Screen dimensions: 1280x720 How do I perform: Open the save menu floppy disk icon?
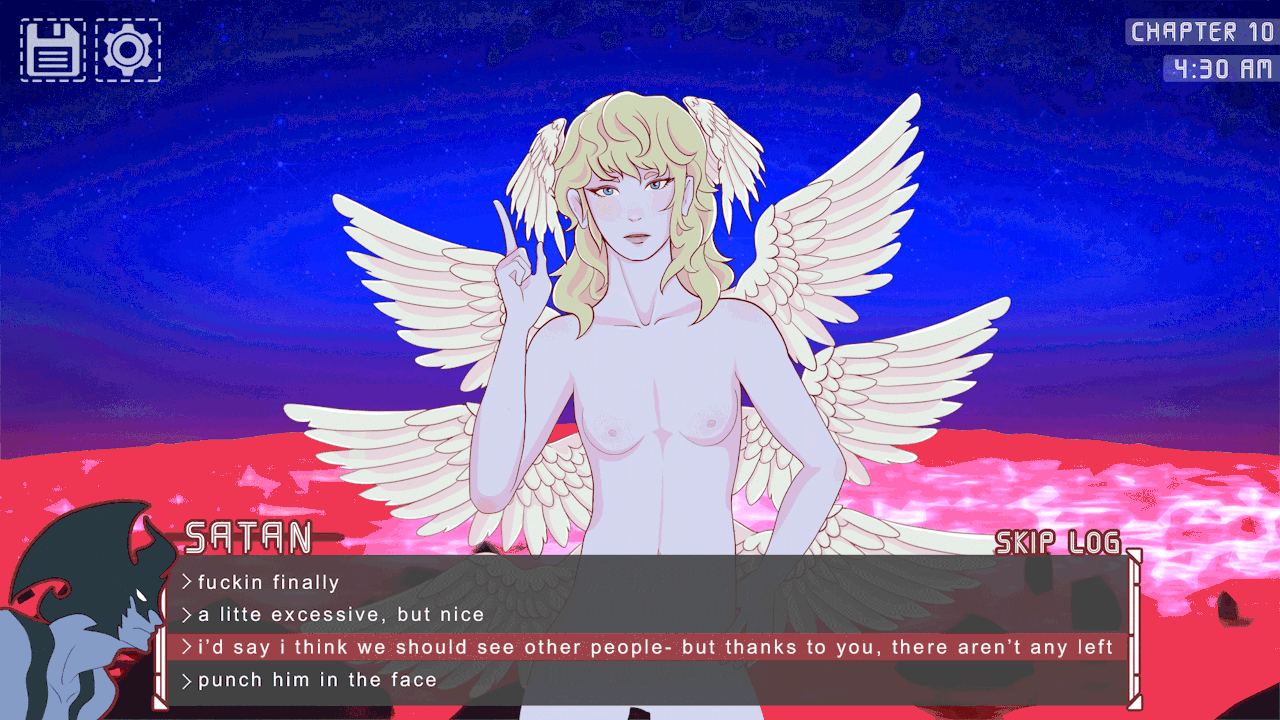(x=53, y=50)
